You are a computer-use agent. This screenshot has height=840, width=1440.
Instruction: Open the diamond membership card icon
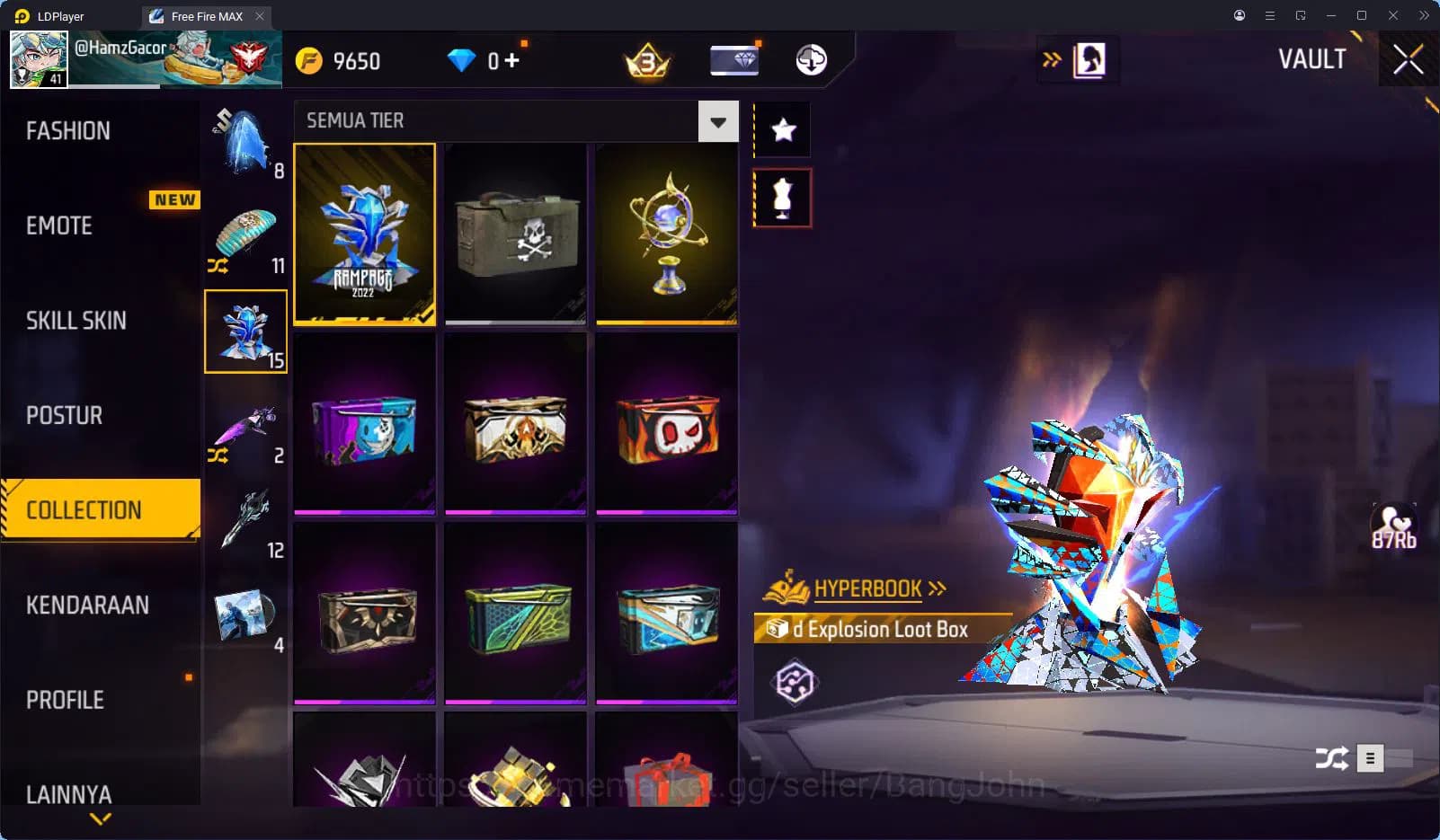click(734, 60)
